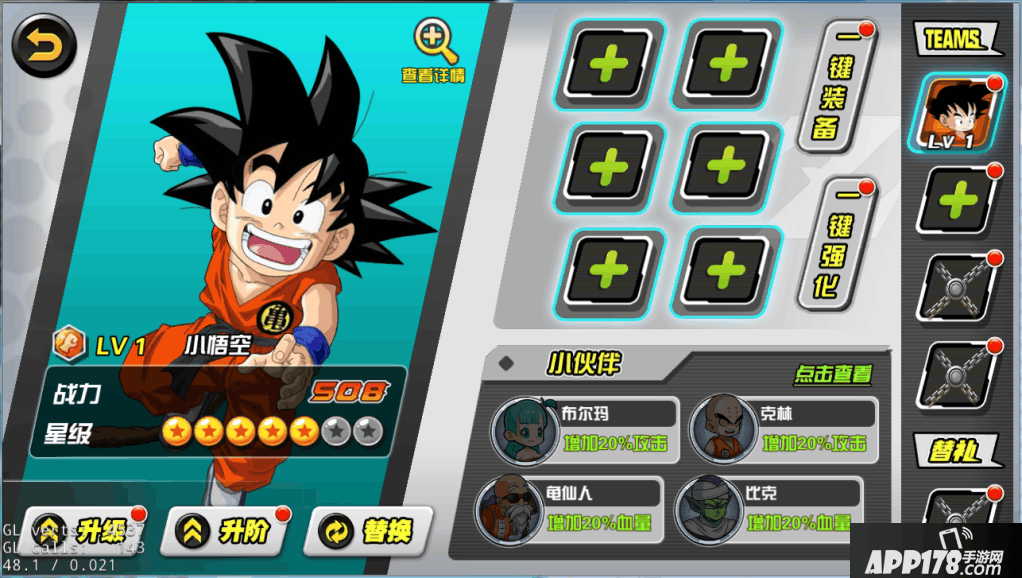Open 点击查看 partner details link
Screen dimensions: 1022x578
[833, 375]
